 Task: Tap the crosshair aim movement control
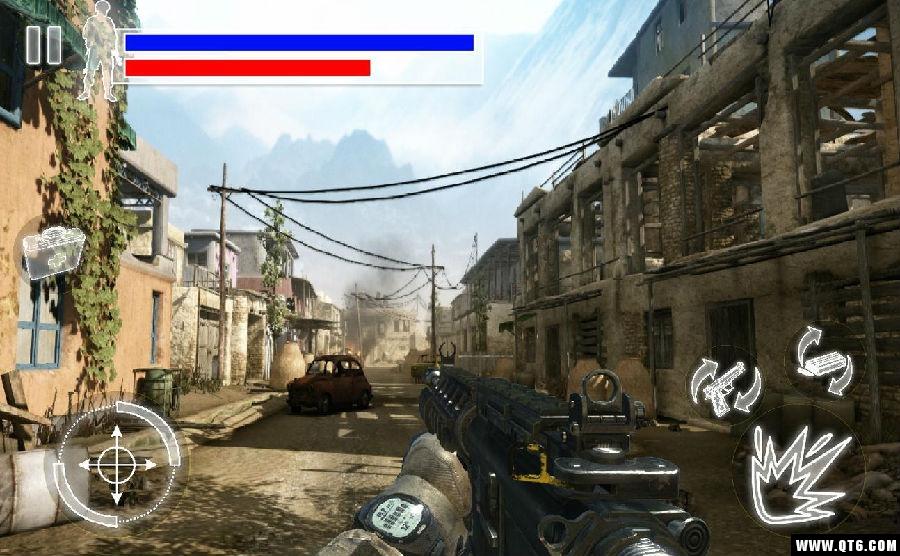pyautogui.click(x=117, y=465)
